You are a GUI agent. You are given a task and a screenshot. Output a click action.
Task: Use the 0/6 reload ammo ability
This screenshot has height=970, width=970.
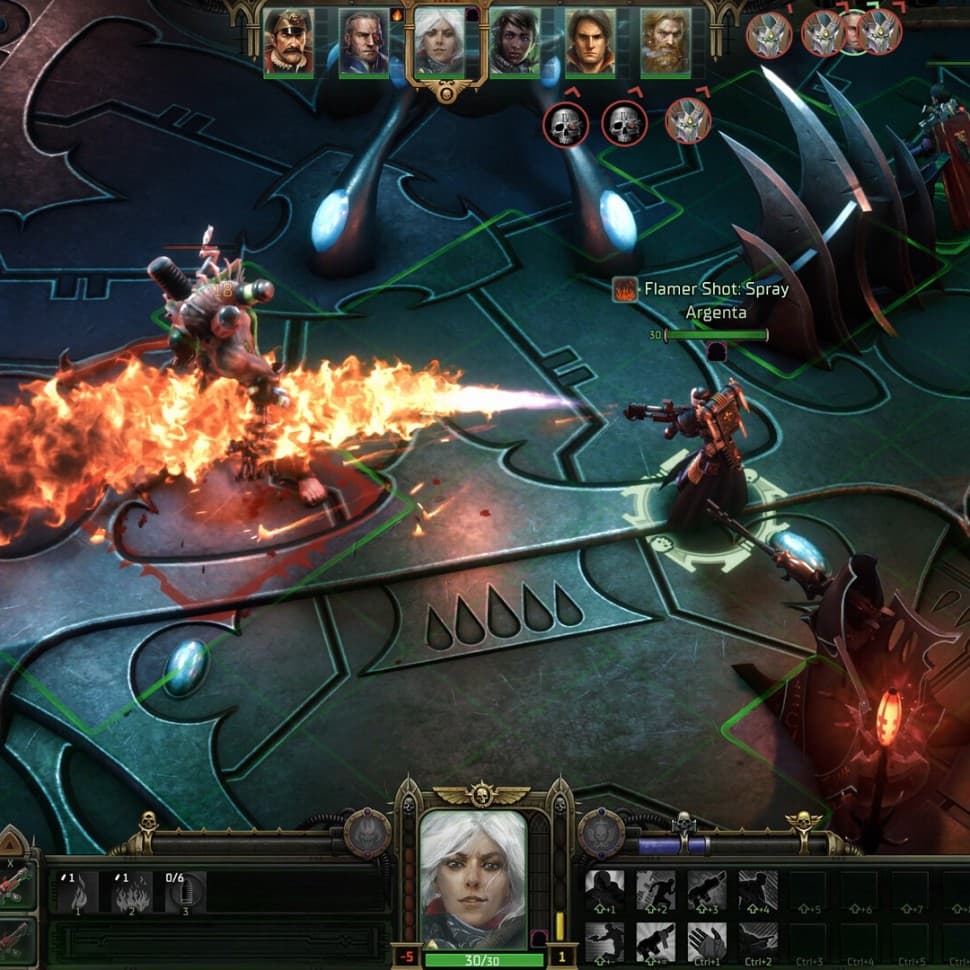point(184,890)
